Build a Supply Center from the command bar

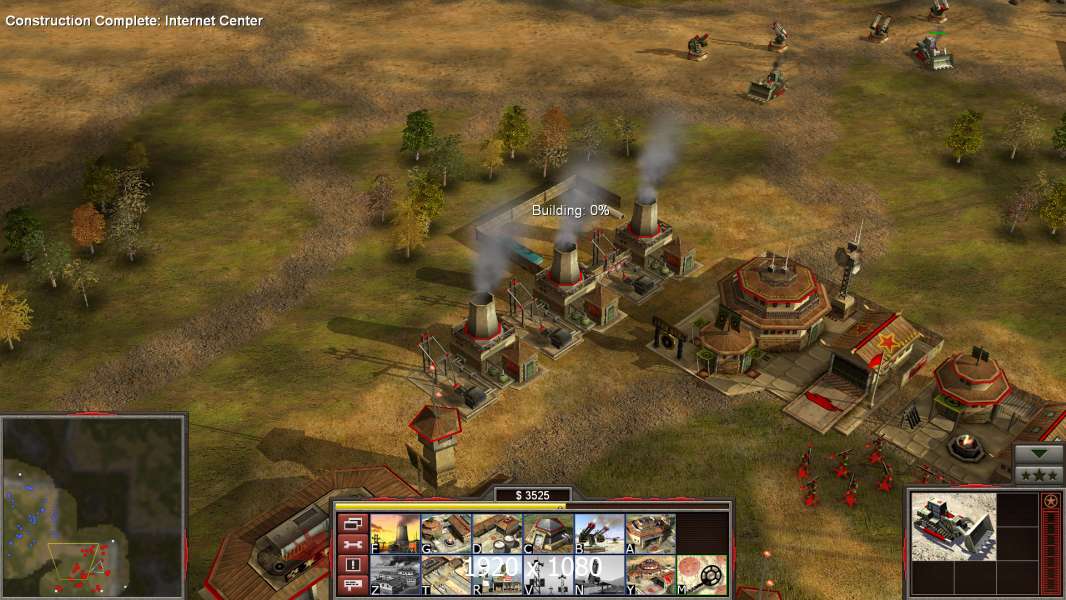pos(497,534)
